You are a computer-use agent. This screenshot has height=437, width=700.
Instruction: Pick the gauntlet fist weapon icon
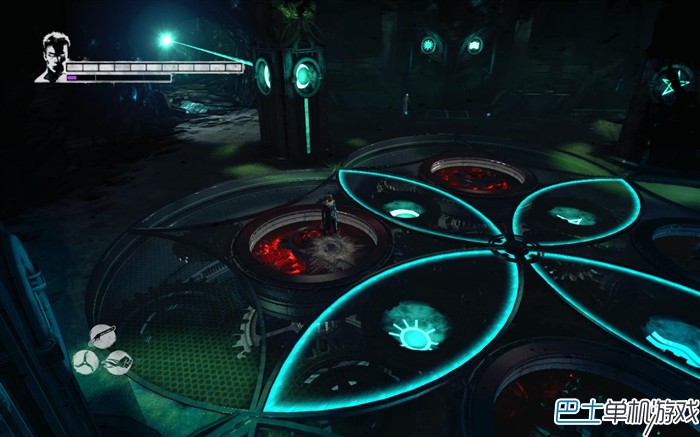(117, 361)
